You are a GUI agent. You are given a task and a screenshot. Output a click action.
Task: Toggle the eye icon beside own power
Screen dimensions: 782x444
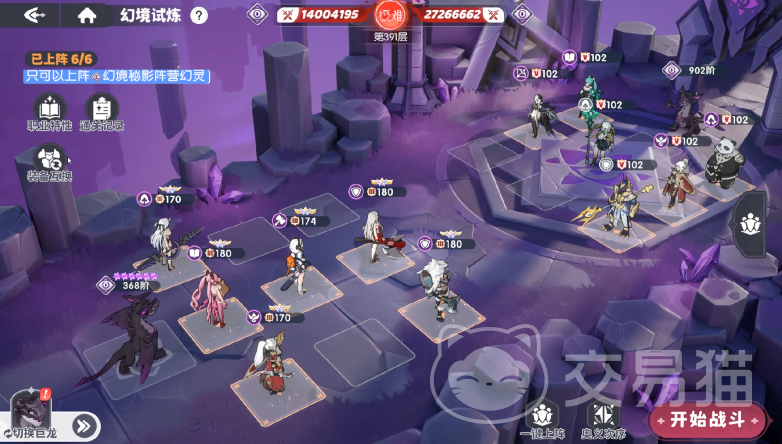pos(258,15)
